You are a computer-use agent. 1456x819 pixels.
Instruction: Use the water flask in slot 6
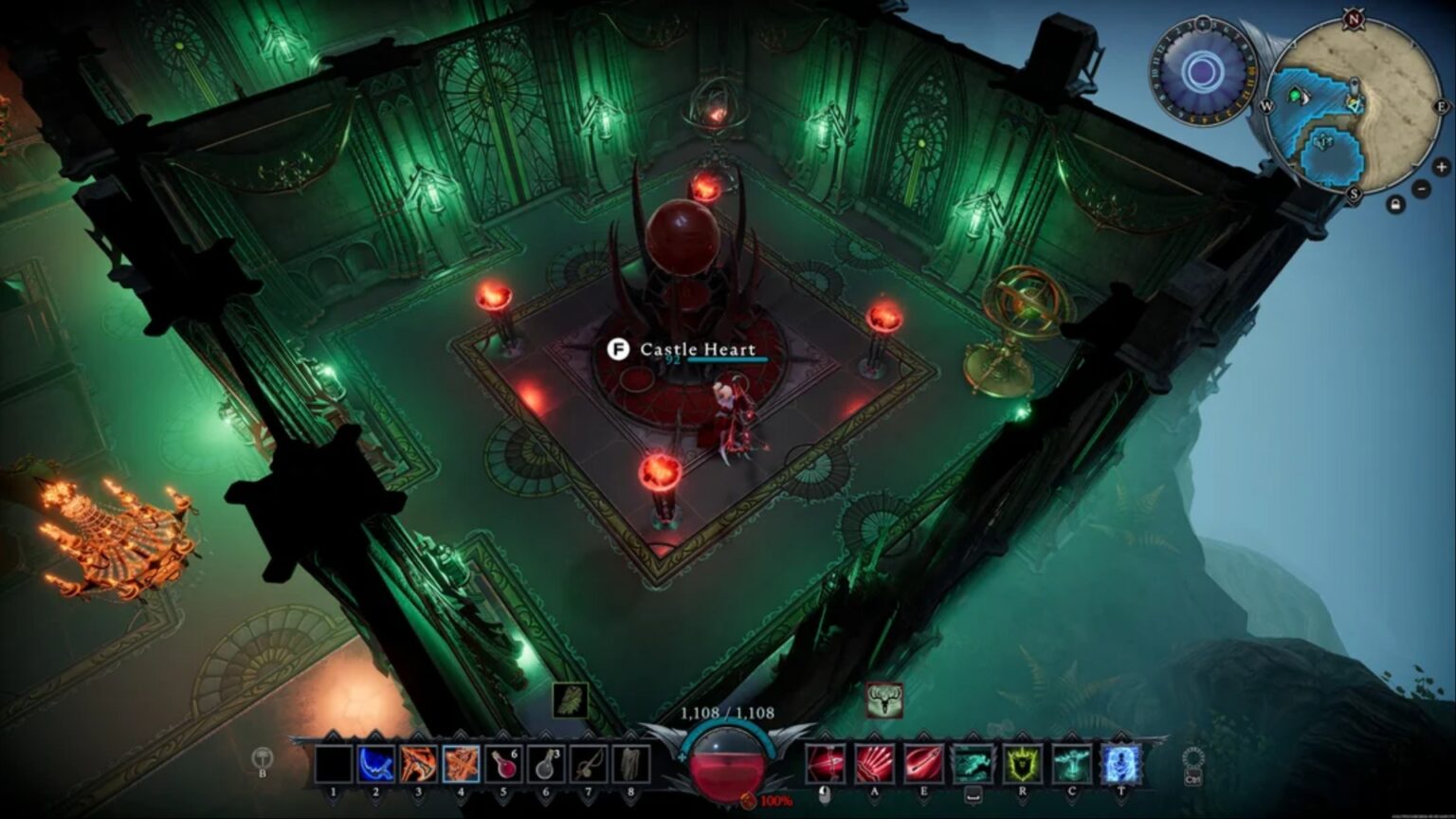coord(545,763)
